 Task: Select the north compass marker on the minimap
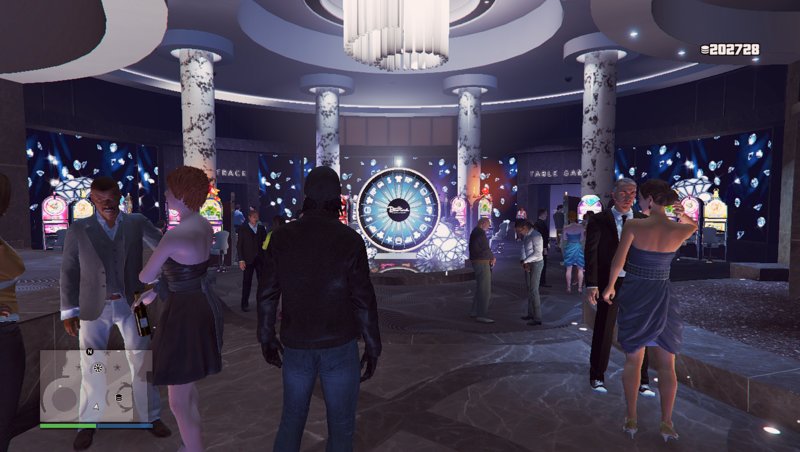click(89, 352)
